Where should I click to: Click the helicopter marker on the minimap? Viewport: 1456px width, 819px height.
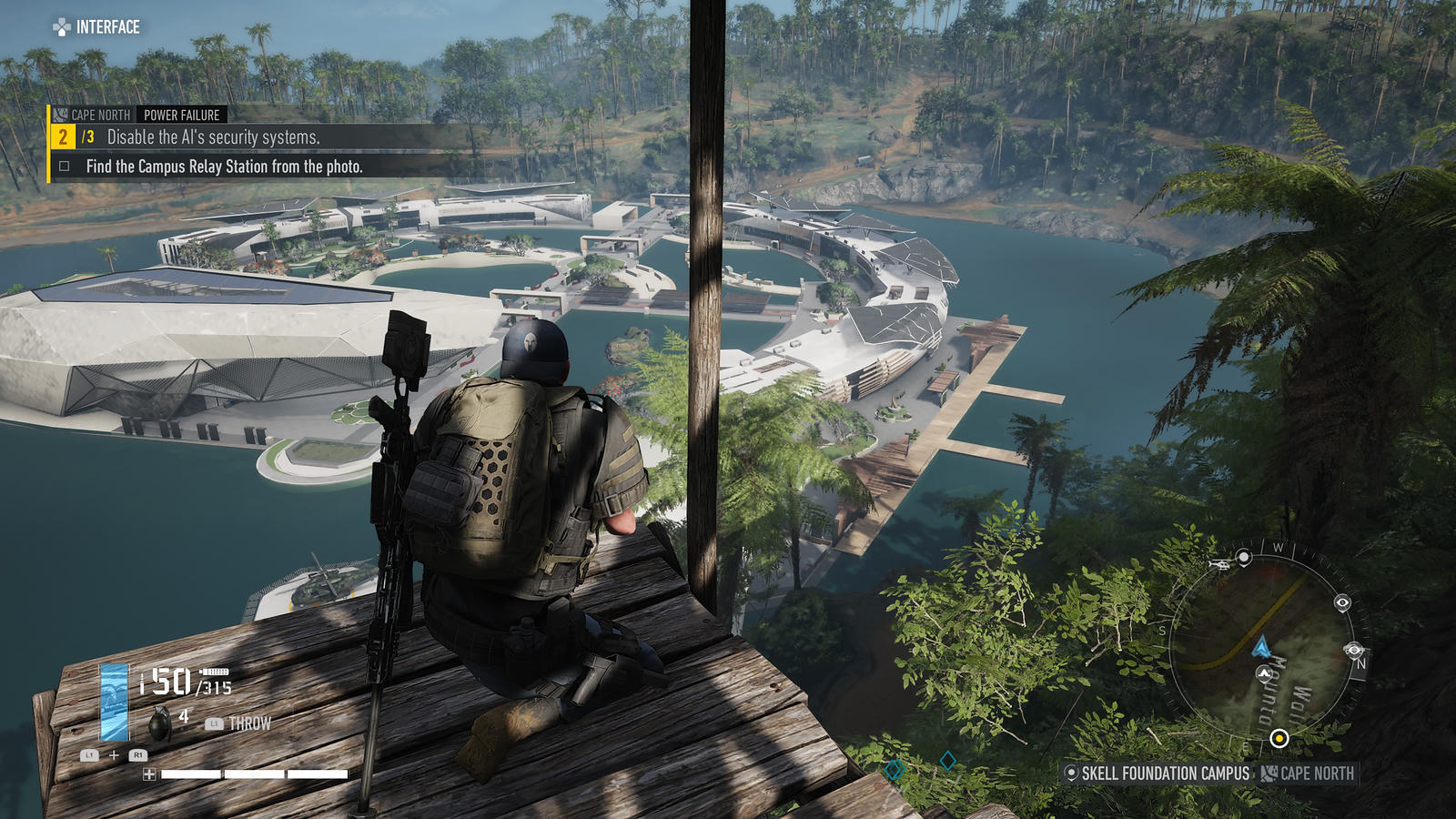coord(1219,565)
